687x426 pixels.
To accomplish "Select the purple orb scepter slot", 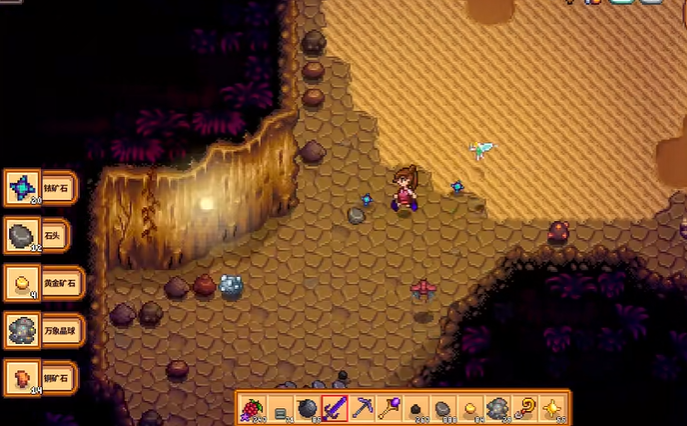I will pyautogui.click(x=389, y=408).
